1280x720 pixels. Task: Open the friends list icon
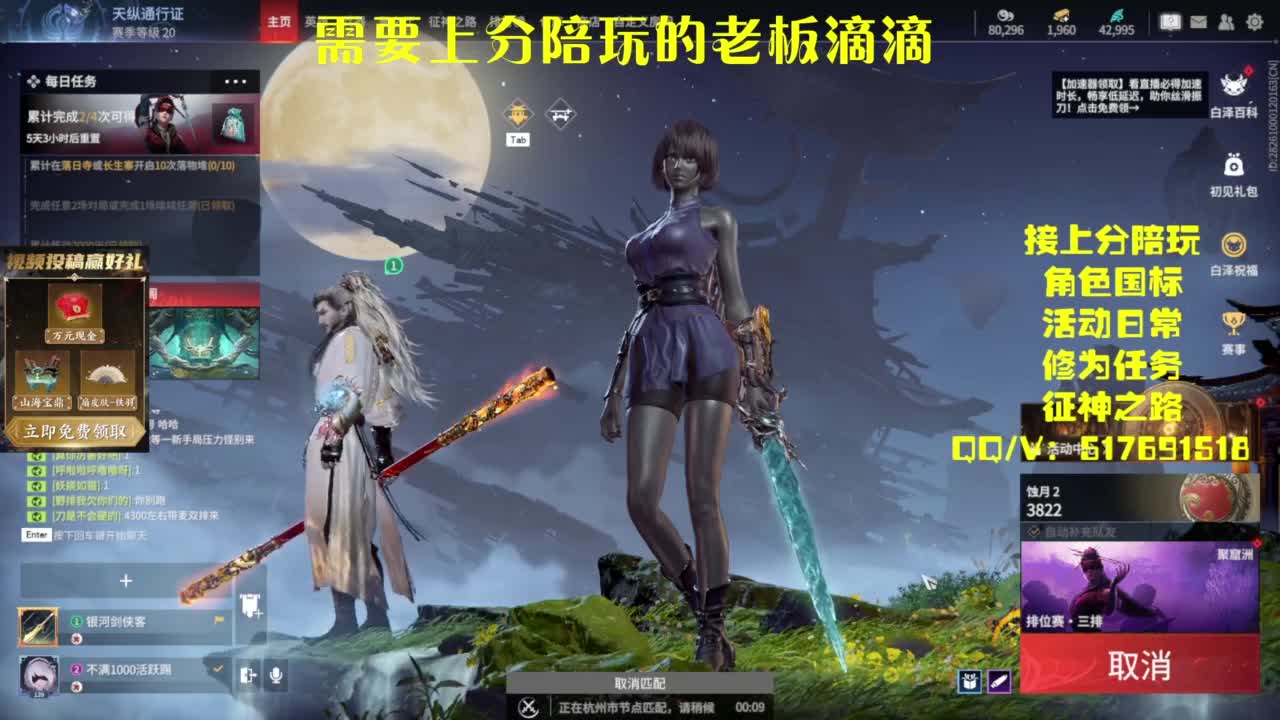[1225, 21]
